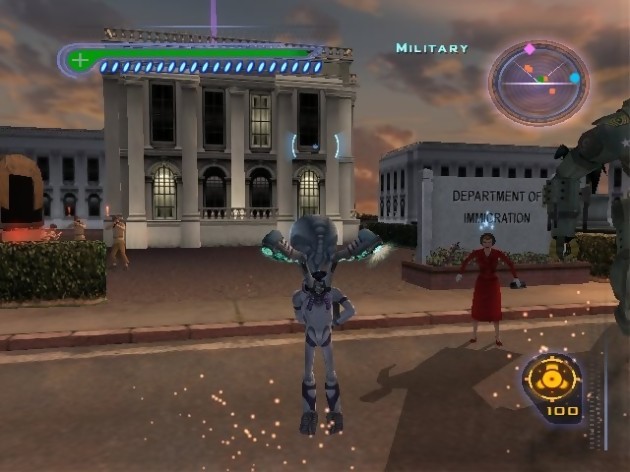Open the circular radar minimap

pos(538,82)
